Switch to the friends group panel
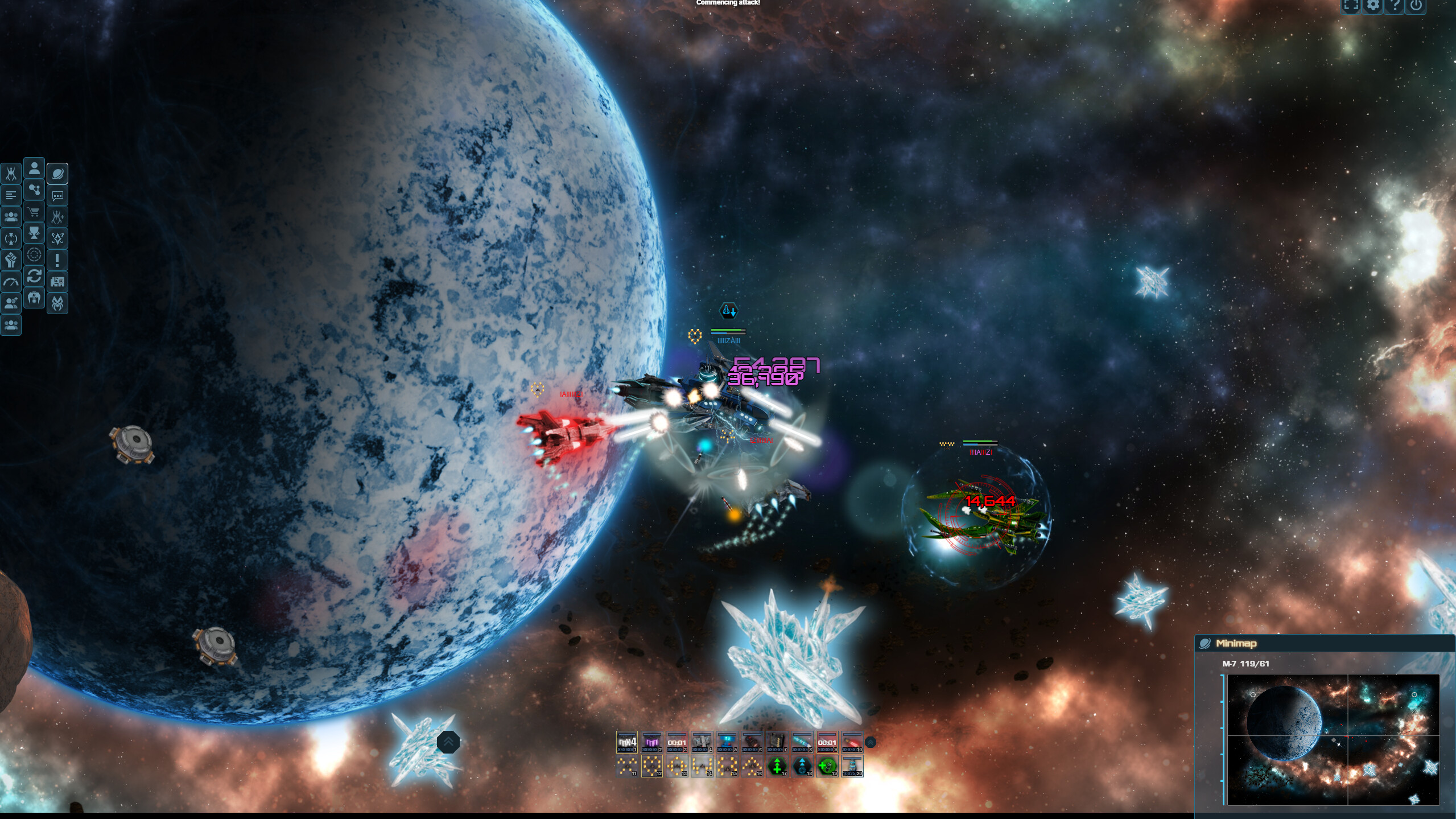Screen dimensions: 1456x819 pyautogui.click(x=11, y=215)
